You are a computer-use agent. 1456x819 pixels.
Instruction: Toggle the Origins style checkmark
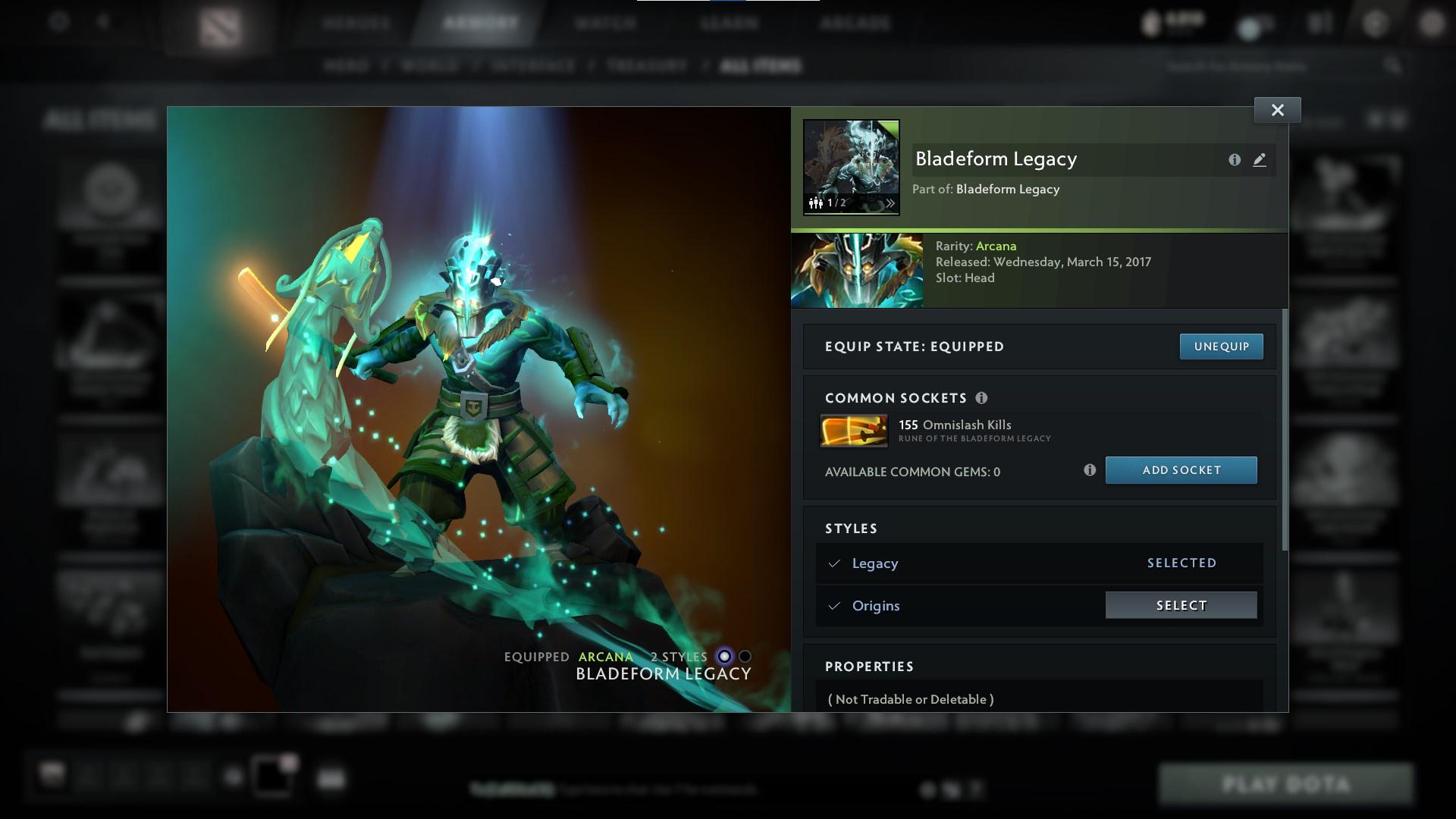(834, 605)
